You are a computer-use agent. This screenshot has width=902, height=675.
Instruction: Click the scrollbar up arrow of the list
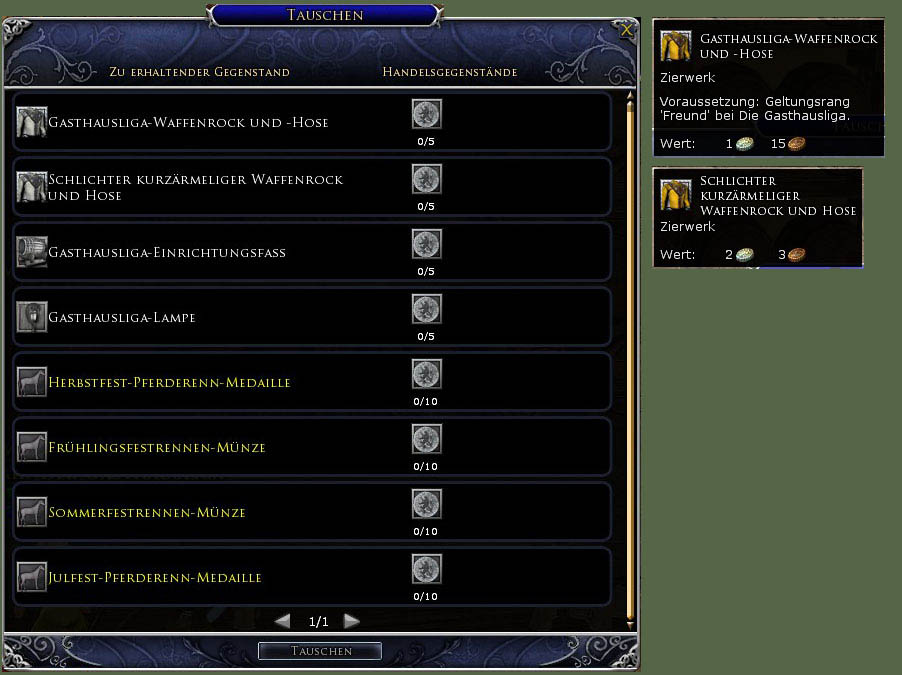(630, 98)
